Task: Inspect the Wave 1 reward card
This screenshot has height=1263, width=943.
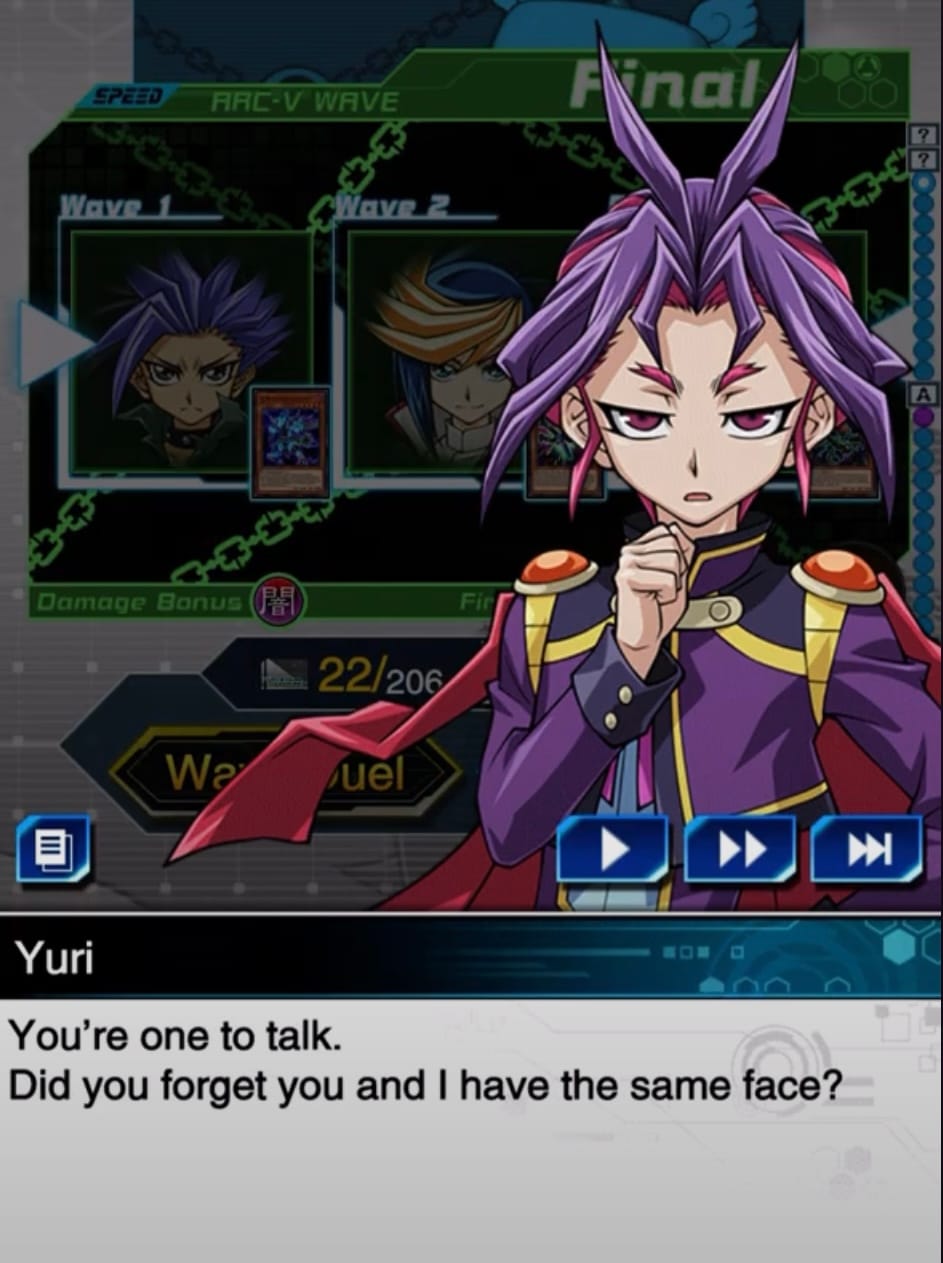Action: [x=290, y=441]
